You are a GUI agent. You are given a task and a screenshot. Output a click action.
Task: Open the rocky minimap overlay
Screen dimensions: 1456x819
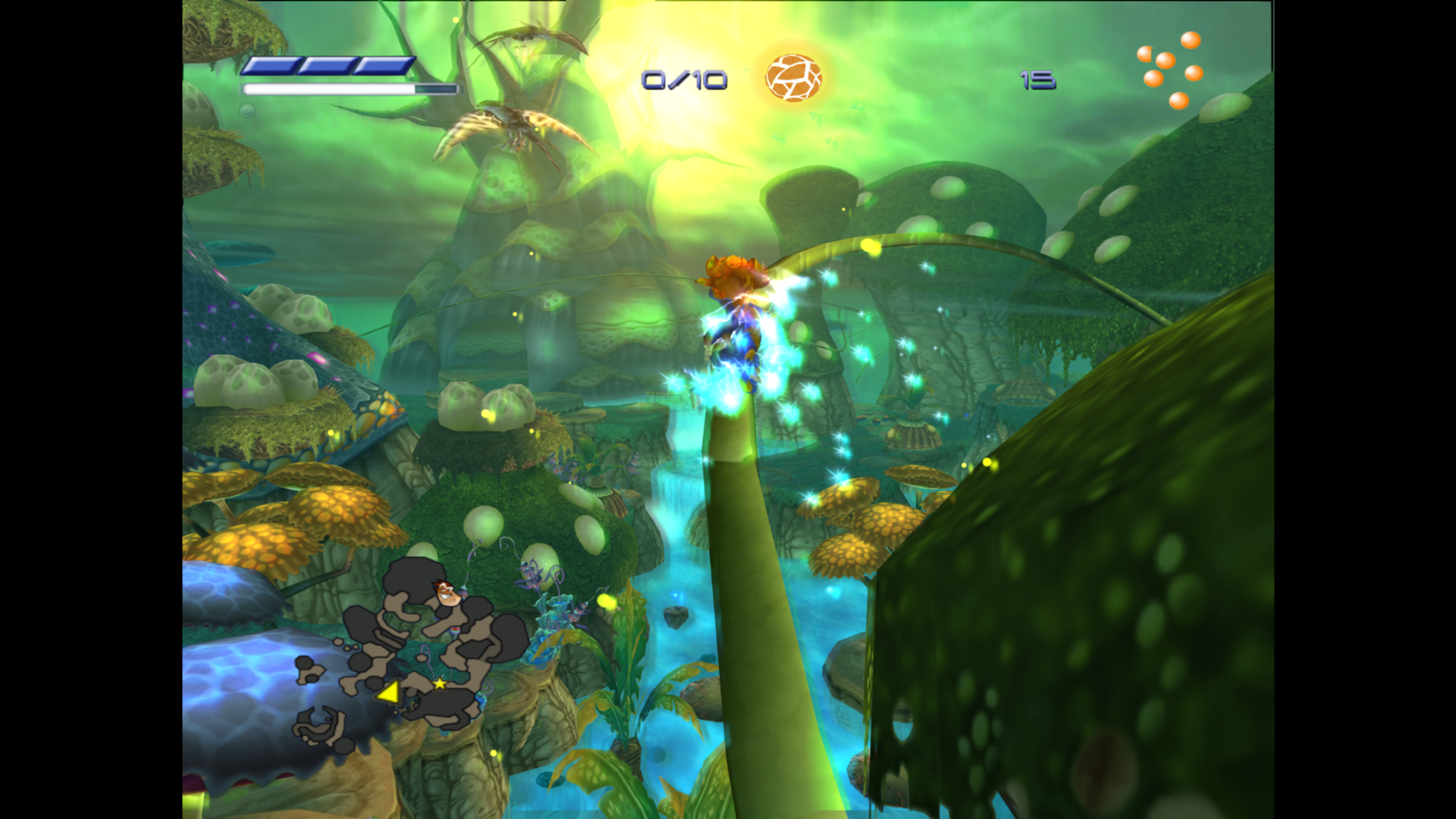click(x=409, y=652)
